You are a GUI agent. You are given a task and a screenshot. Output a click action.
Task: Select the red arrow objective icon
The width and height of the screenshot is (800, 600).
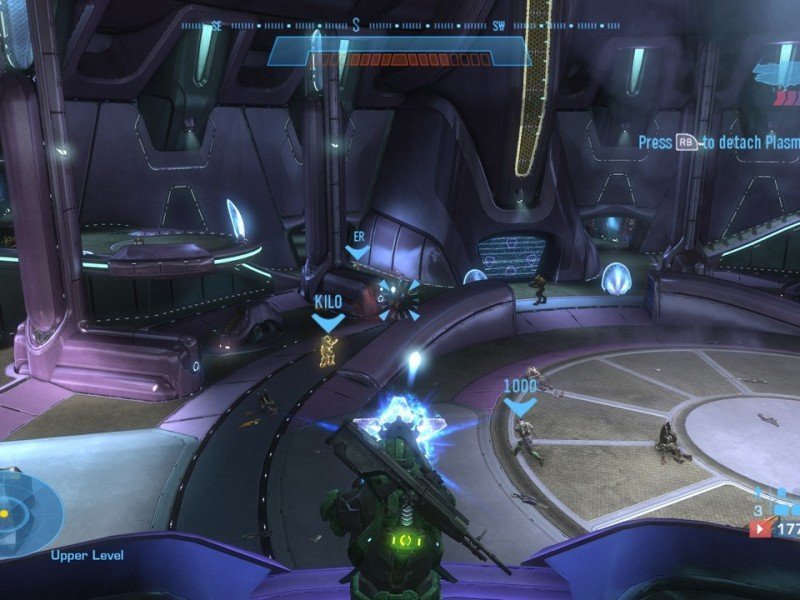(x=760, y=529)
